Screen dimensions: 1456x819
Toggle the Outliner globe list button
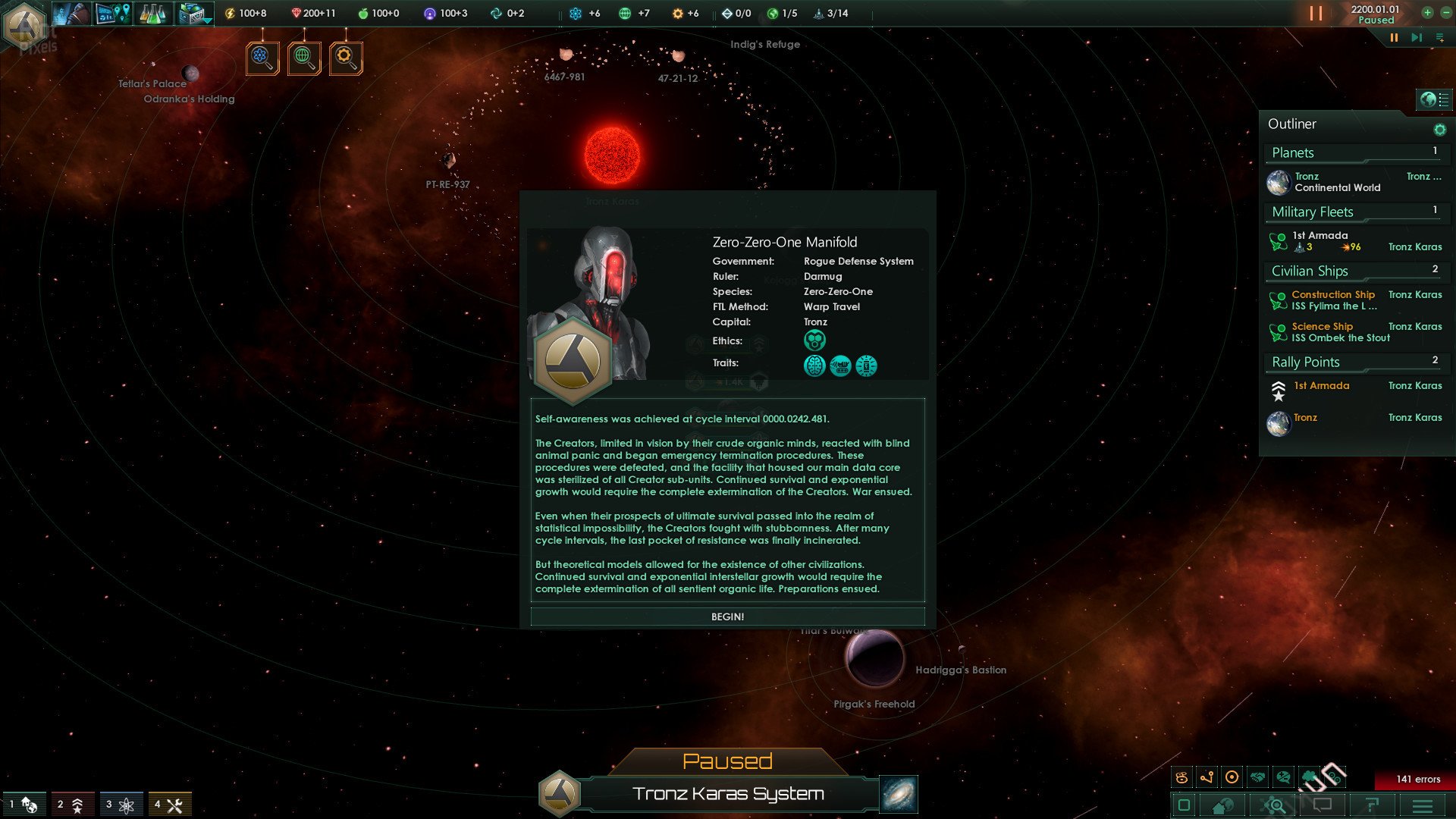[1433, 99]
